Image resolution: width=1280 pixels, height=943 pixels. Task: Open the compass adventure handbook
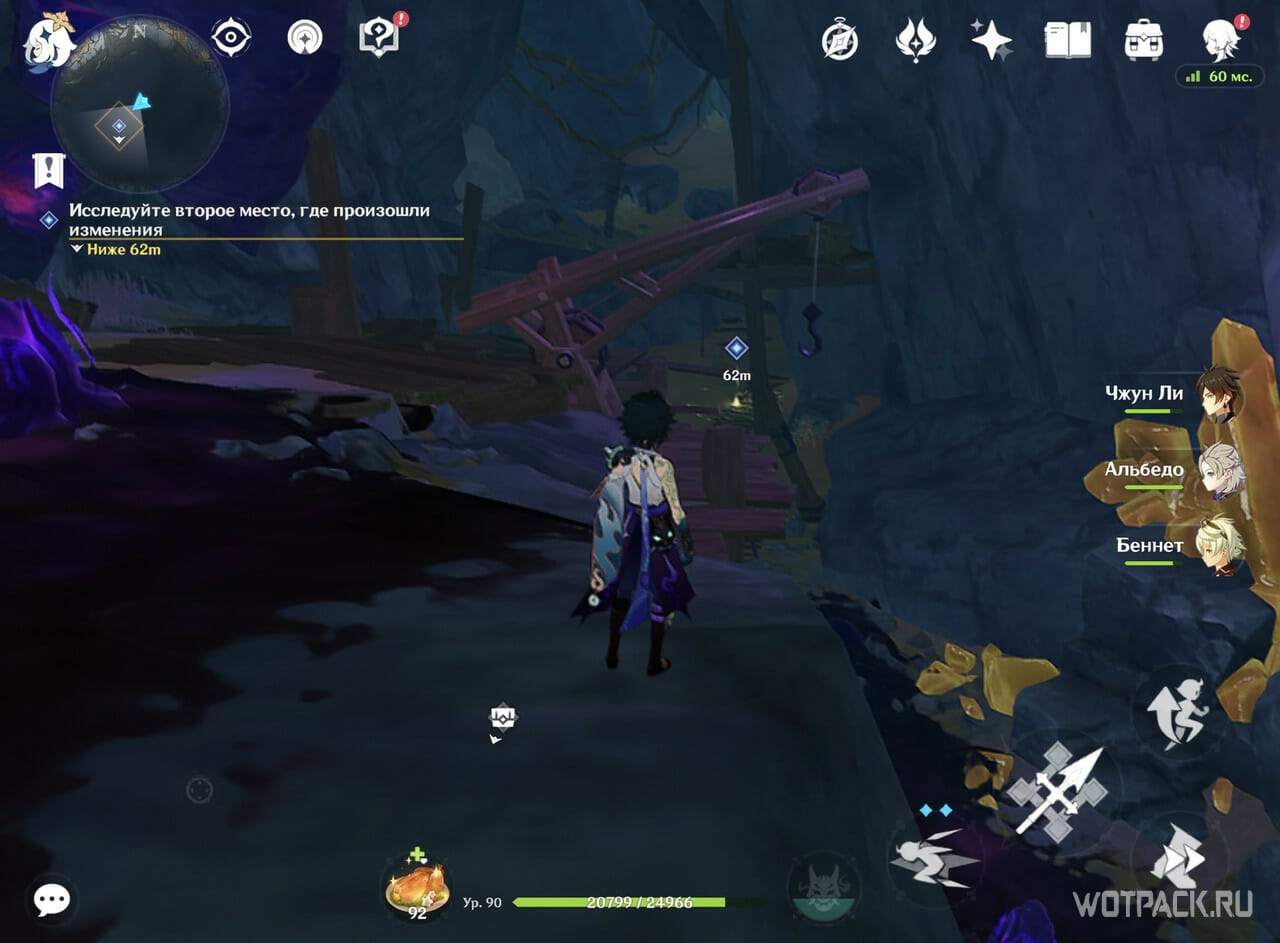840,41
